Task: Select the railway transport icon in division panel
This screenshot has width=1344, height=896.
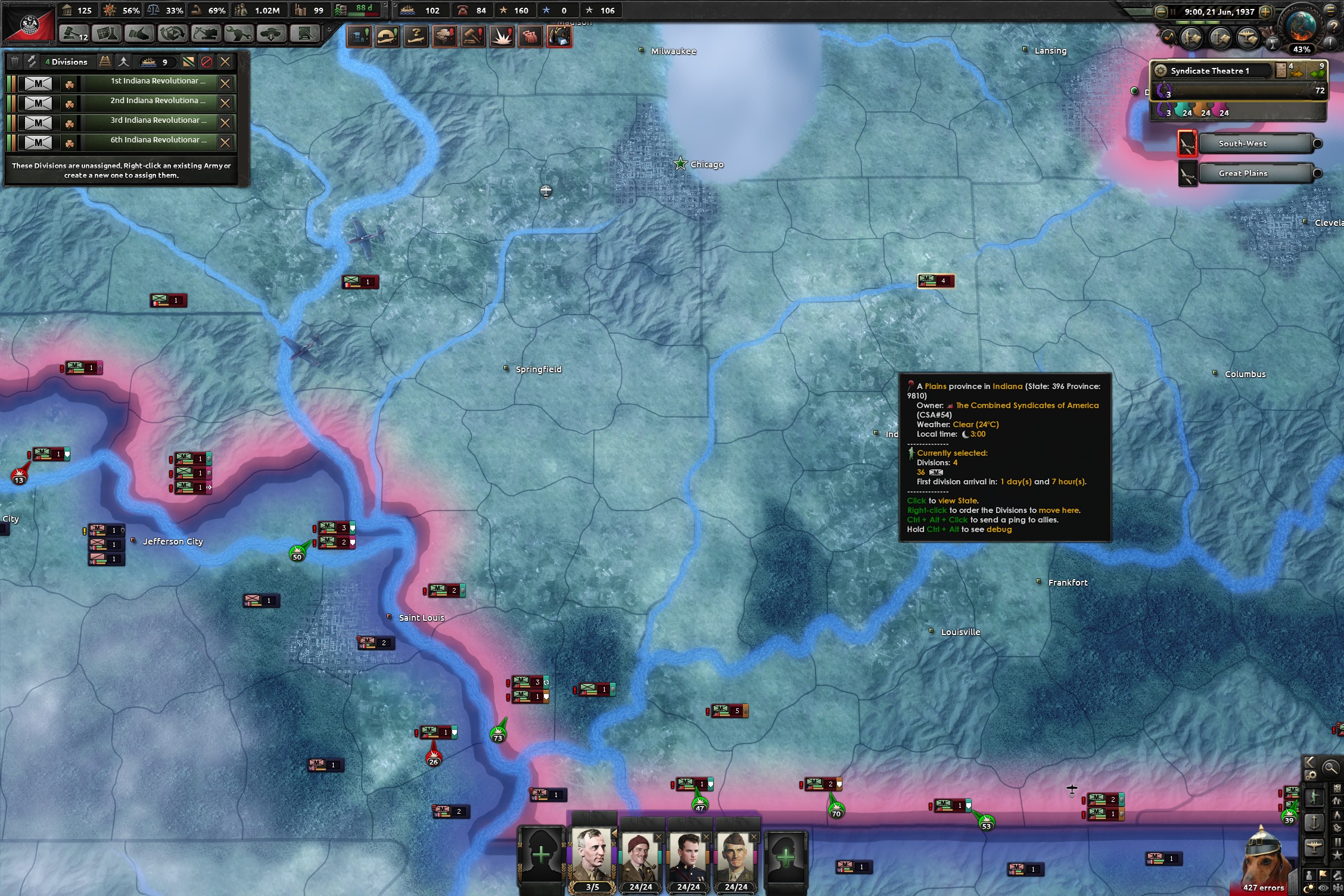Action: 105,61
